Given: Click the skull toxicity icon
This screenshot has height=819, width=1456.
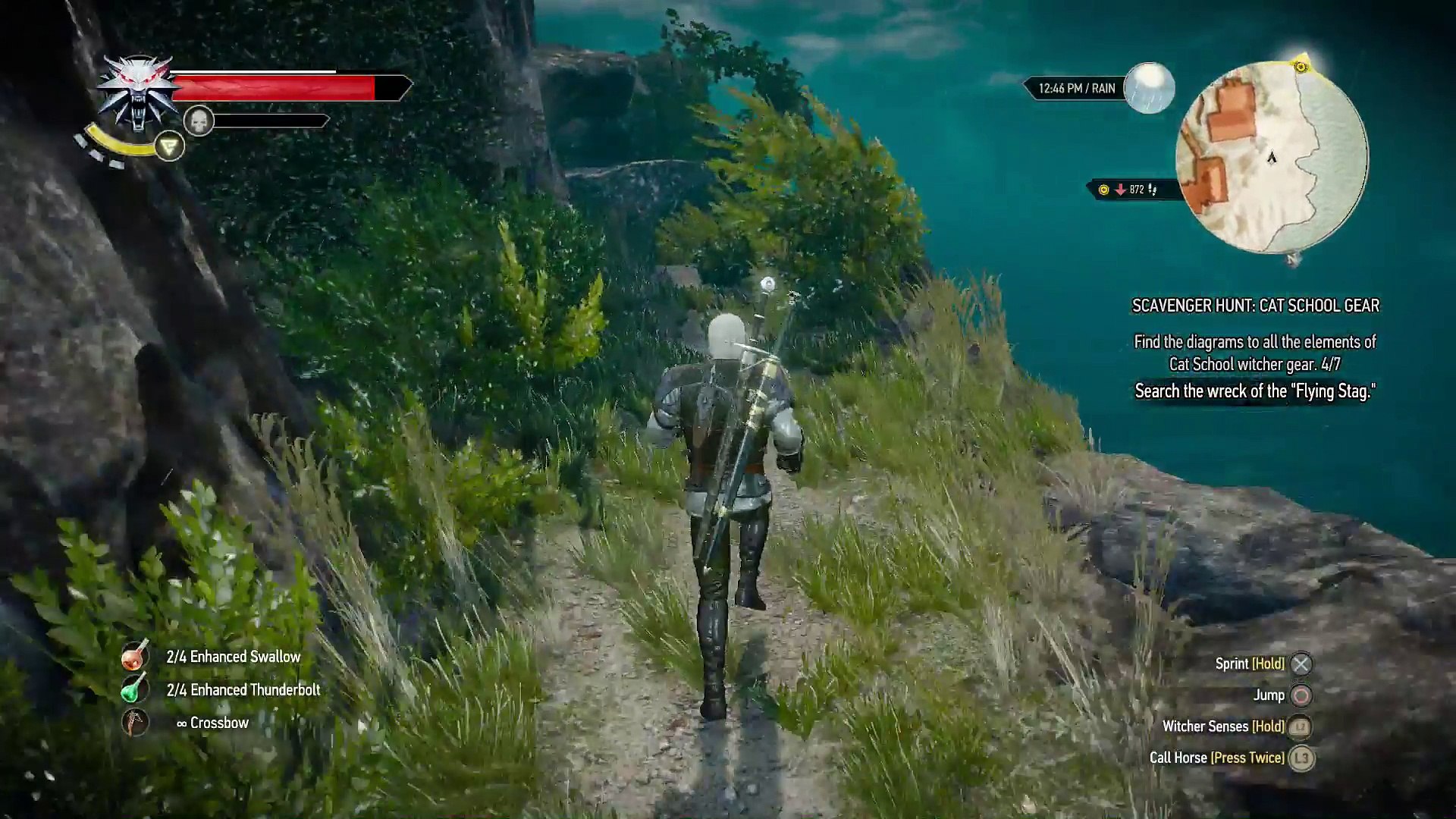Looking at the screenshot, I should point(199,121).
